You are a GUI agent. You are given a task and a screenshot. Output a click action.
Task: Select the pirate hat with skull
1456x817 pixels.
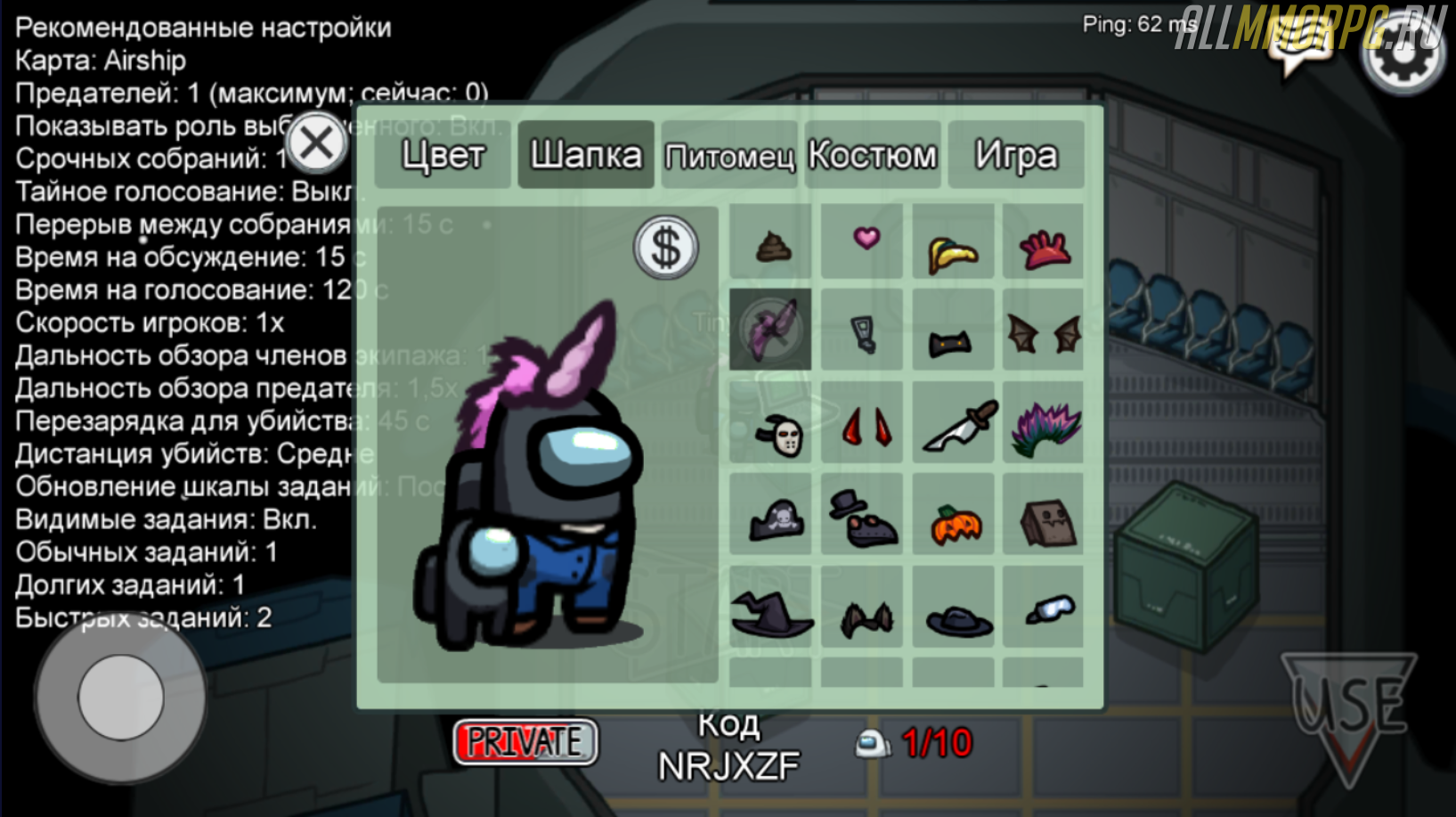click(773, 520)
